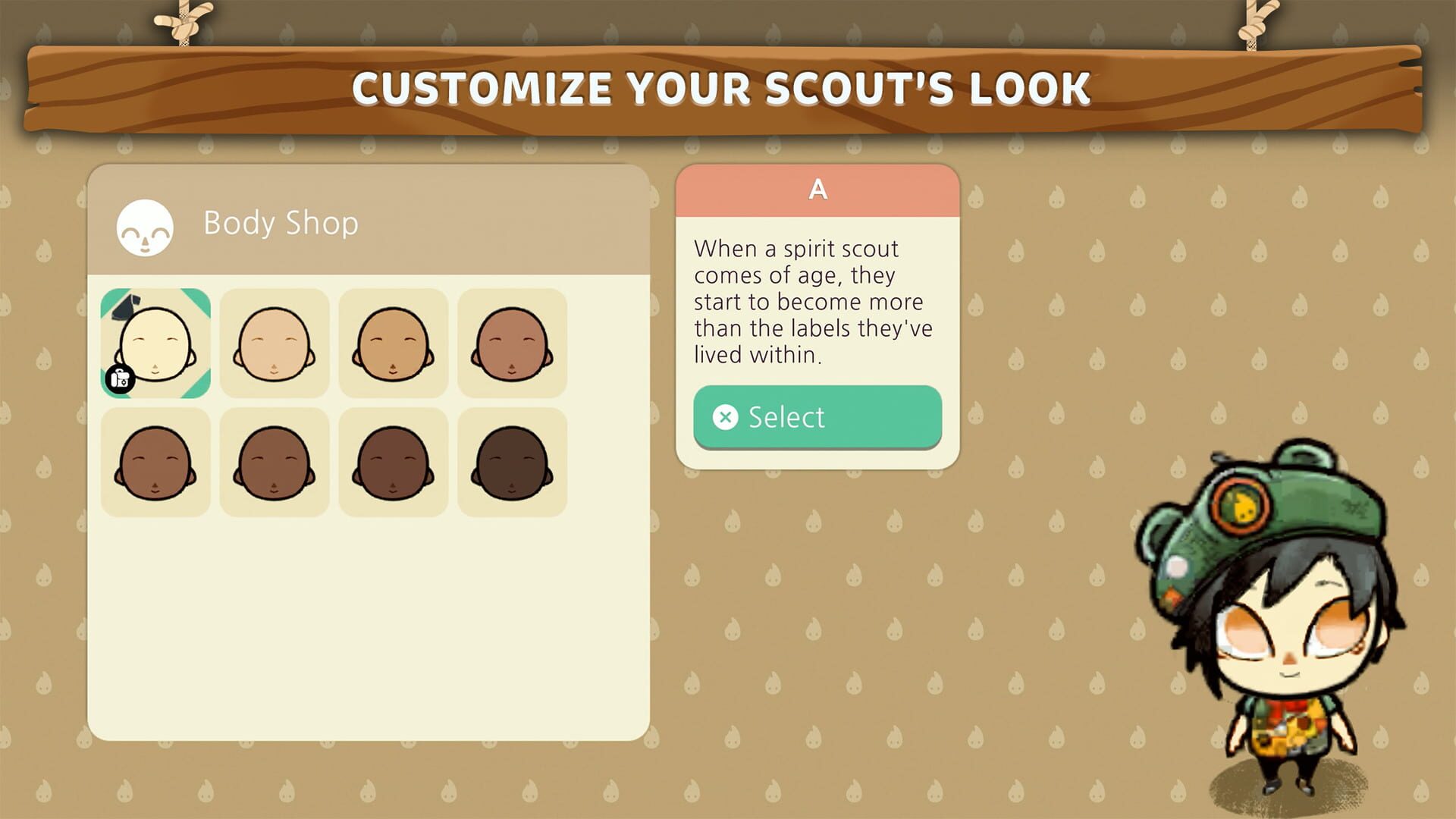Click the X icon inside the Select button
1456x819 pixels.
point(726,416)
